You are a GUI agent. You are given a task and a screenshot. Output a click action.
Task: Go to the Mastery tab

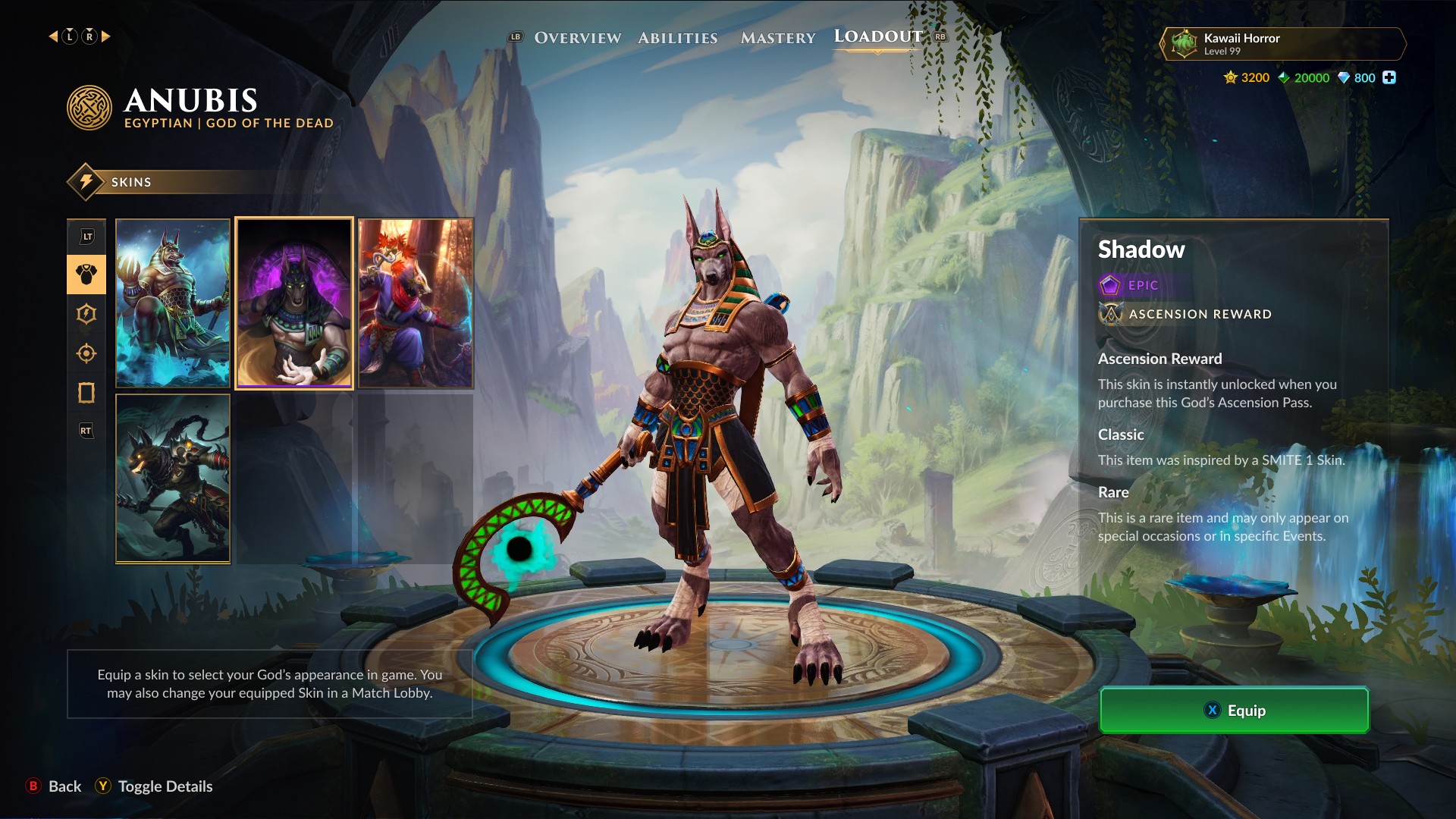point(778,38)
